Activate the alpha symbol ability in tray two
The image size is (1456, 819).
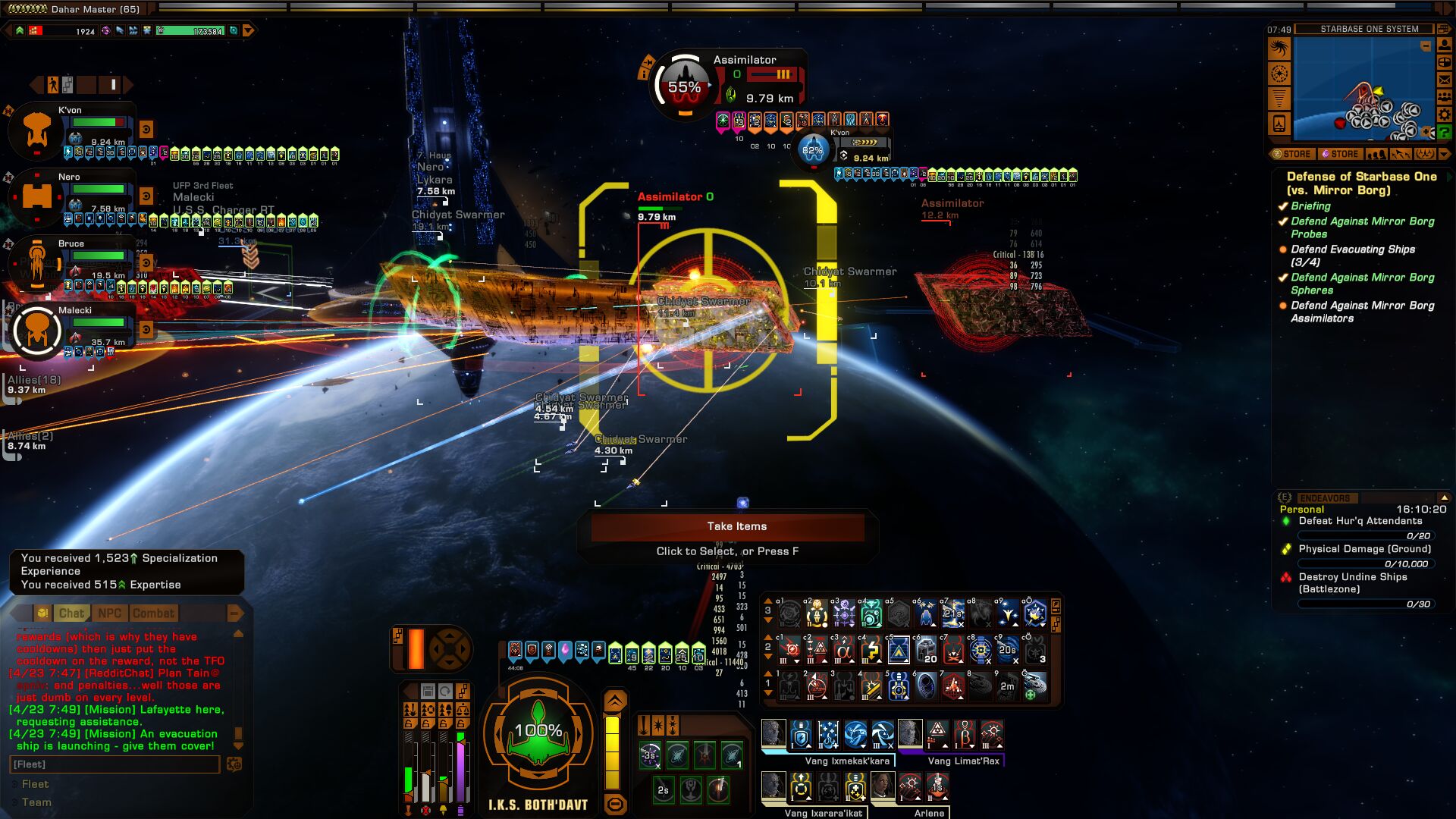pyautogui.click(x=843, y=650)
